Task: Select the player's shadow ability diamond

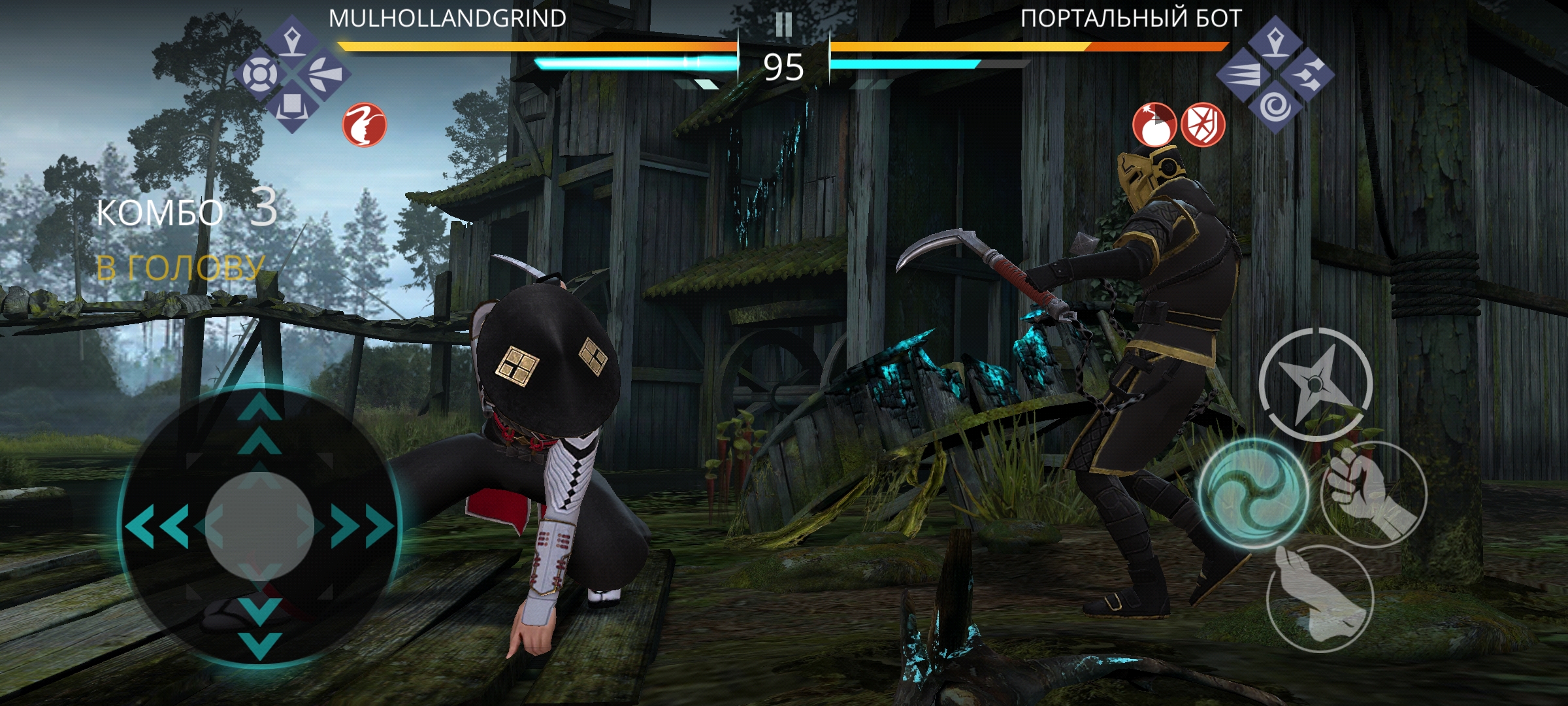Action: [292, 73]
